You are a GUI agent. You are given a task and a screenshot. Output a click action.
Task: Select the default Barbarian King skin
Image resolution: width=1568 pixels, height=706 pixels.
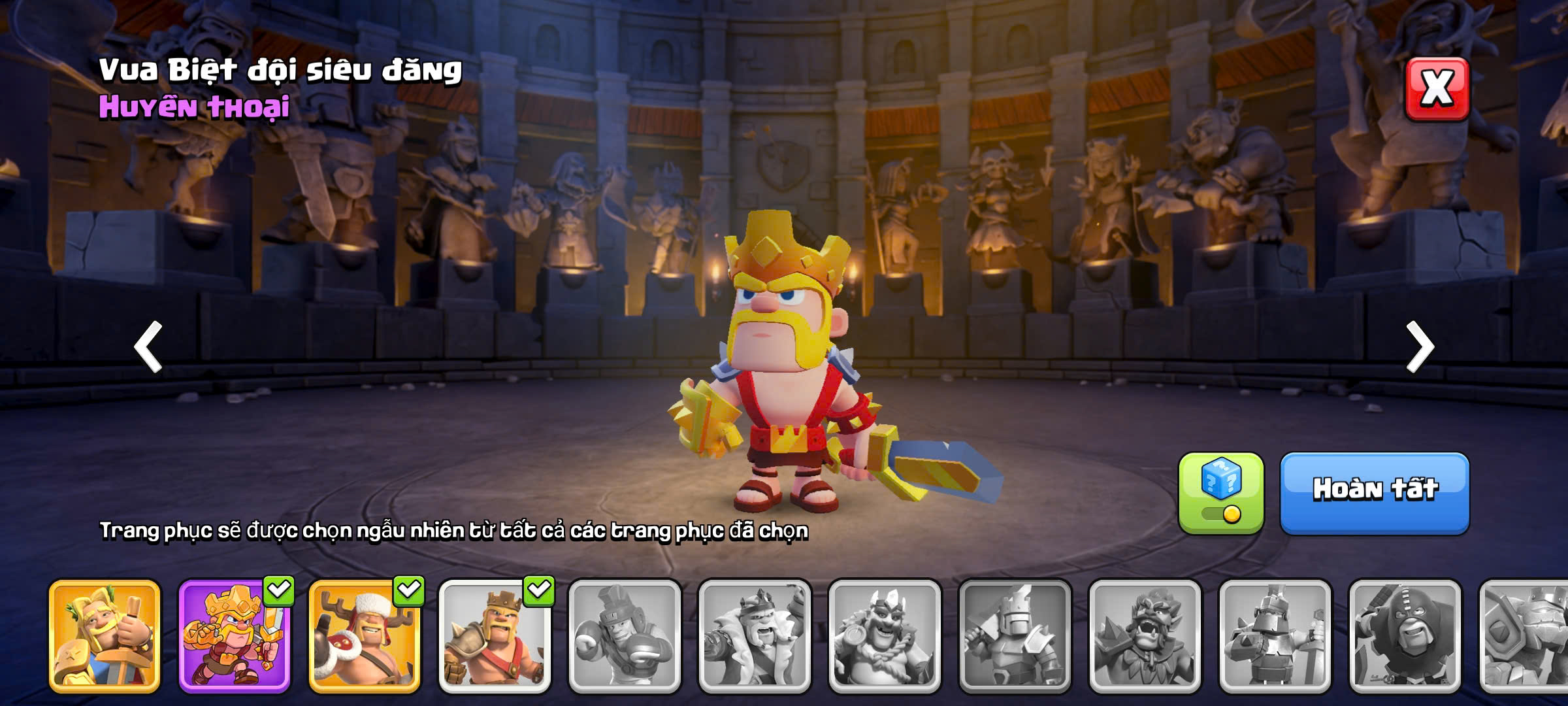click(x=494, y=636)
